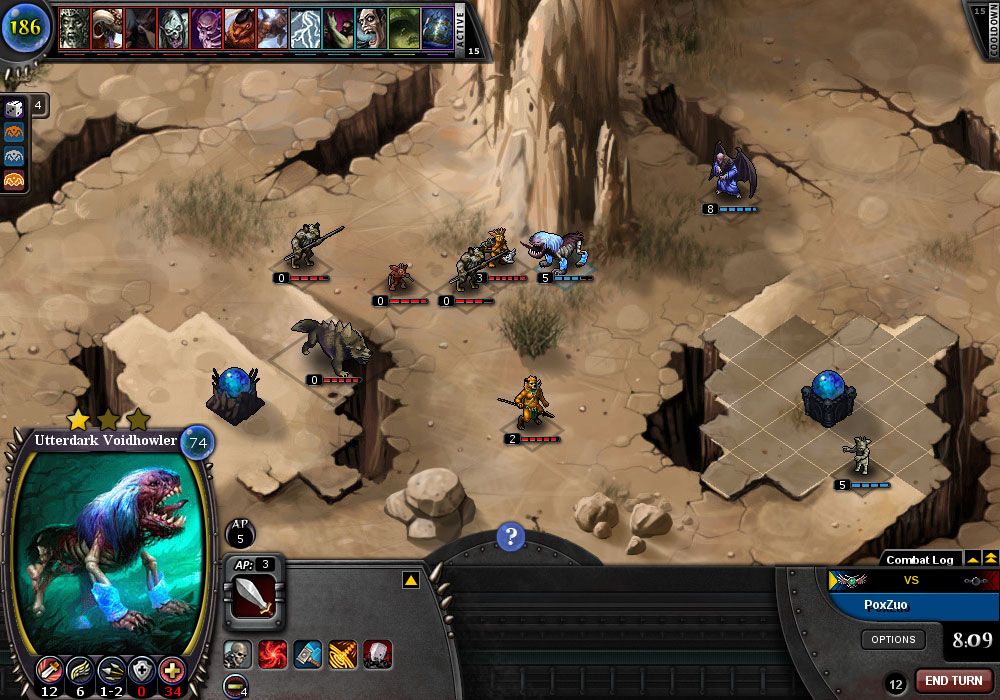Activate the blue hammer ability
Screen dimensions: 1000x700
coord(307,655)
